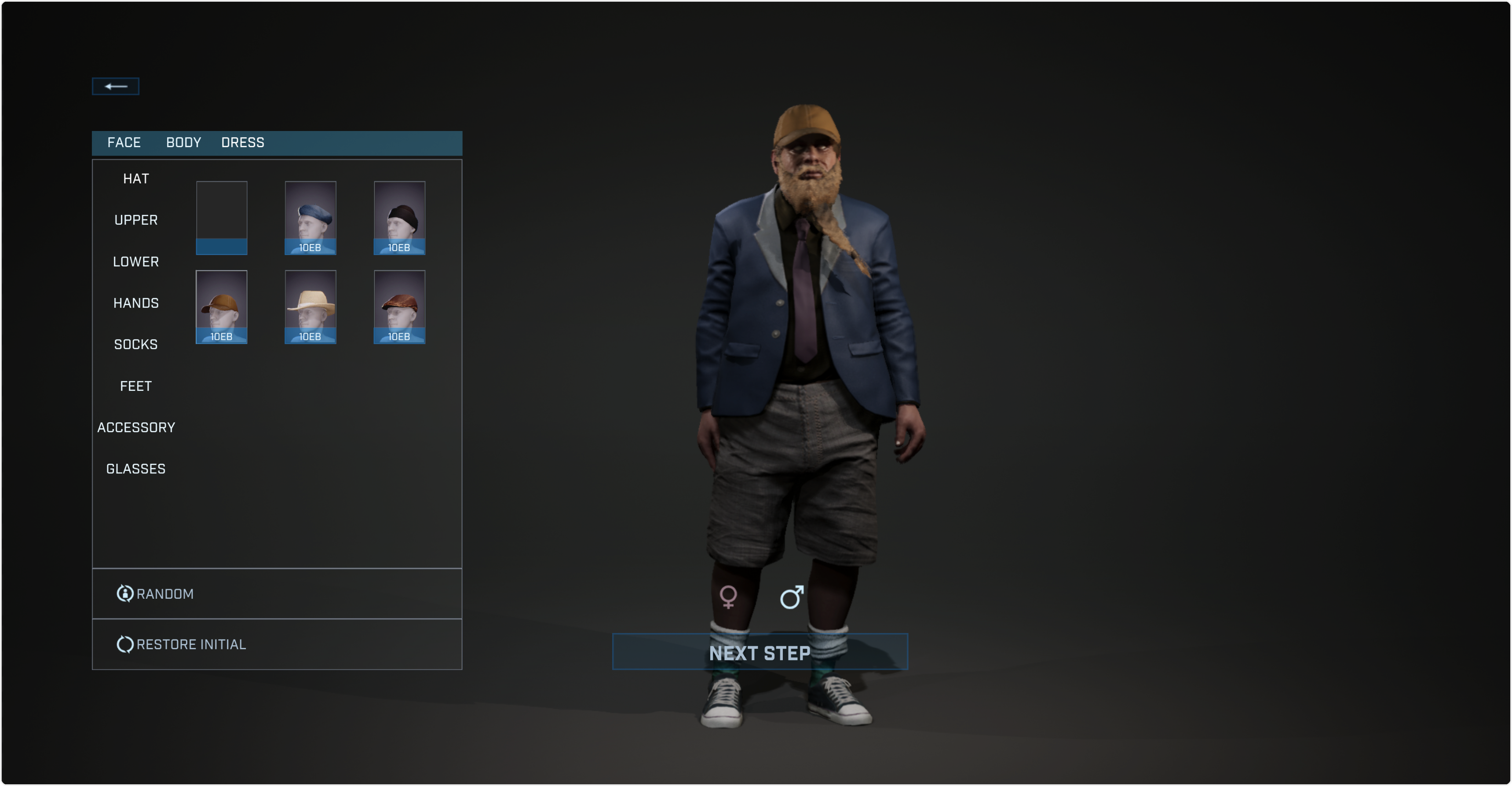
Task: Randomize the character appearance
Action: pyautogui.click(x=165, y=593)
